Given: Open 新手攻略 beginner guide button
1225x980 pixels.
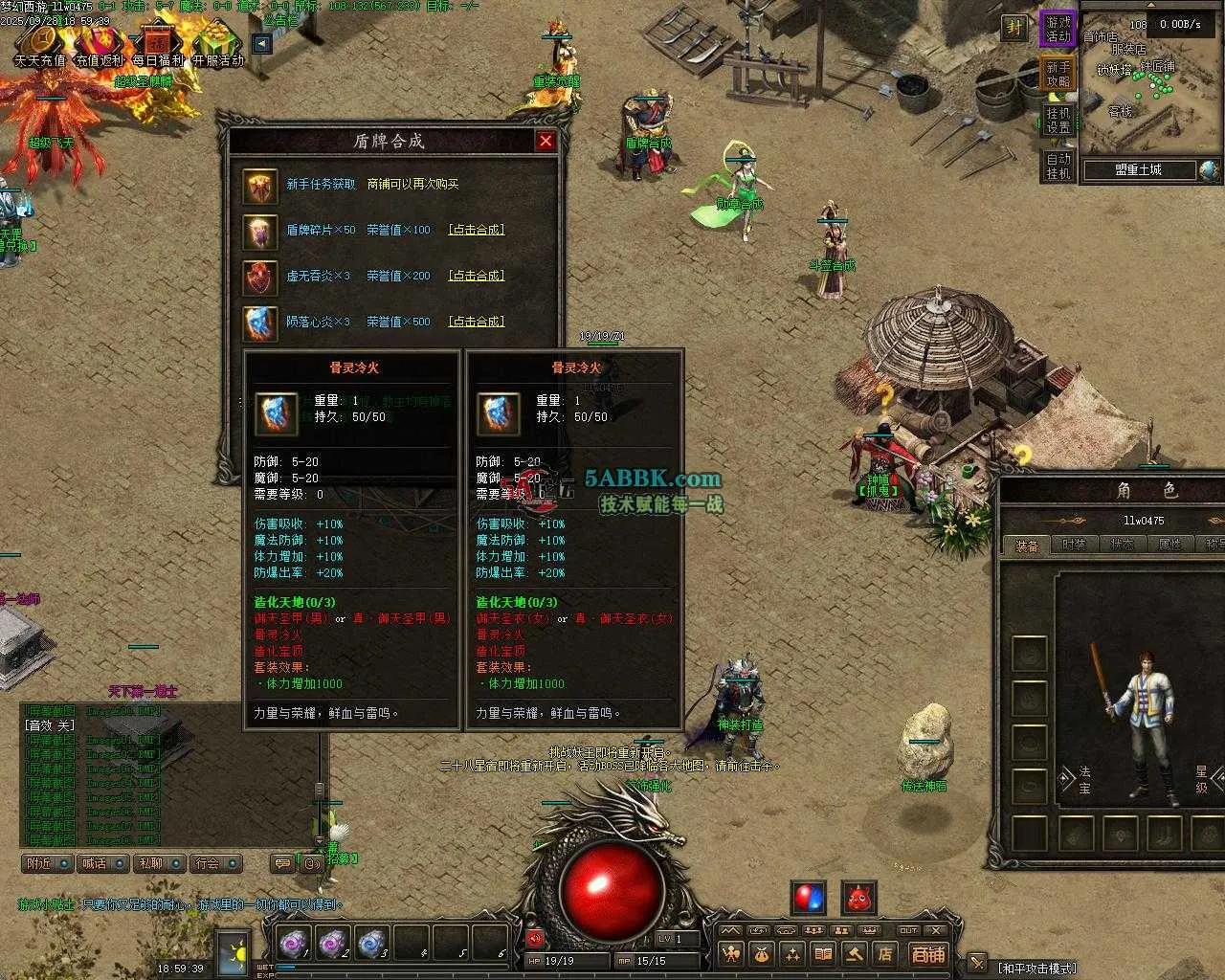Looking at the screenshot, I should click(x=1058, y=75).
